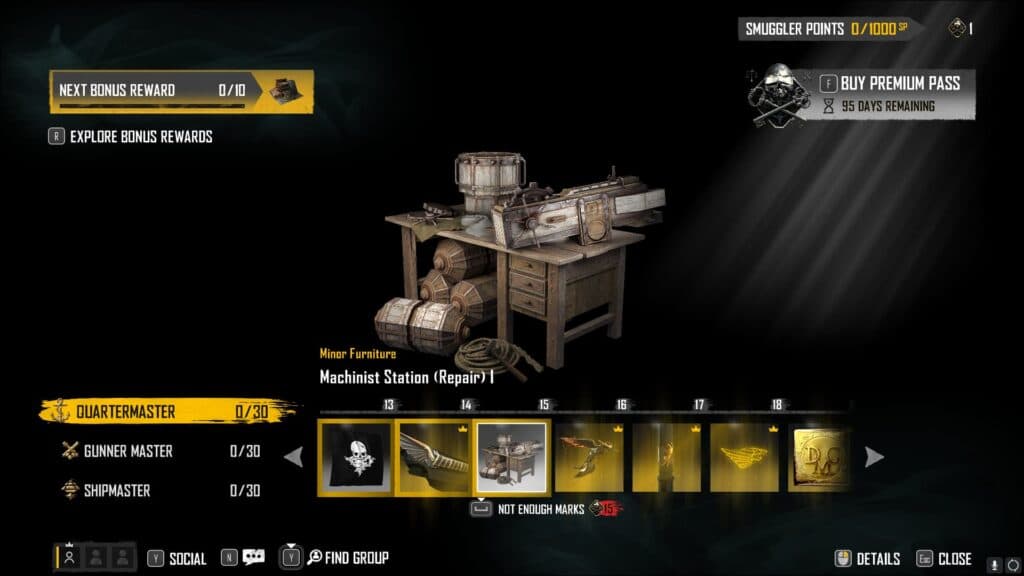Image resolution: width=1024 pixels, height=576 pixels.
Task: Close the Smuggler Pass screen
Action: tap(943, 559)
